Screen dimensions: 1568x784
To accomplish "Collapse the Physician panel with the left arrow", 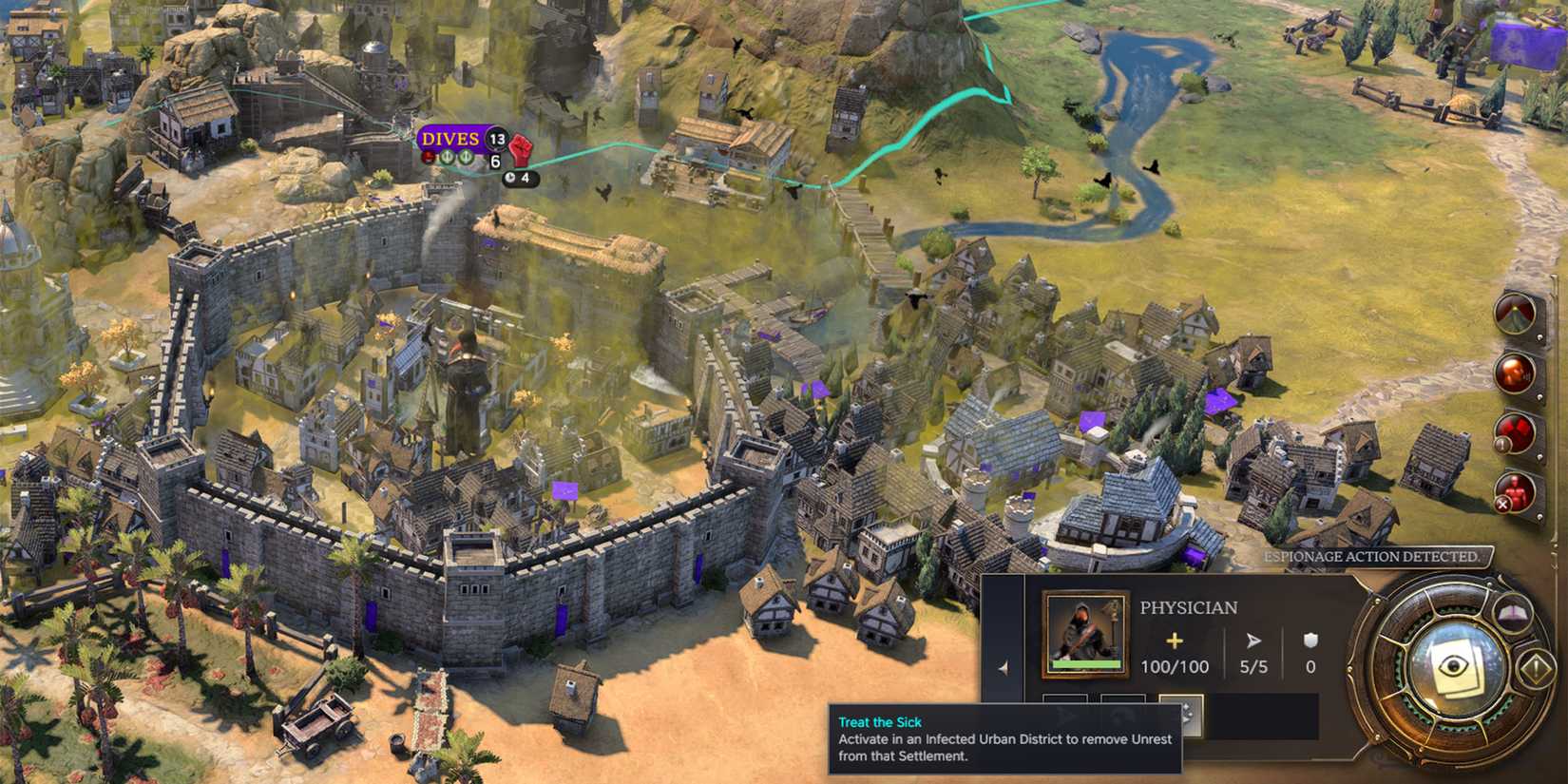I will pos(1004,667).
